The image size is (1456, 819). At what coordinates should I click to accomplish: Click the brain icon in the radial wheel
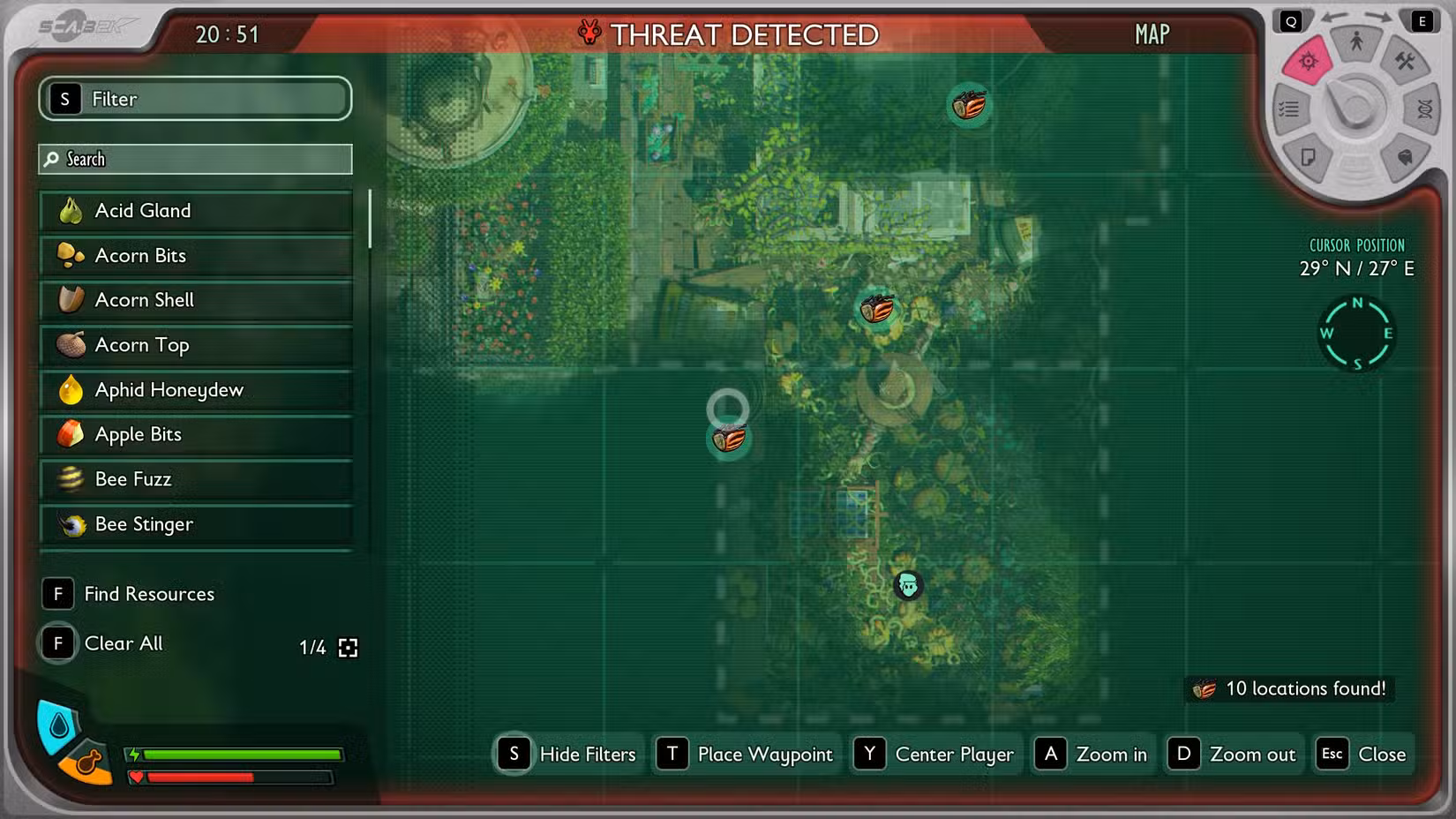click(1404, 157)
